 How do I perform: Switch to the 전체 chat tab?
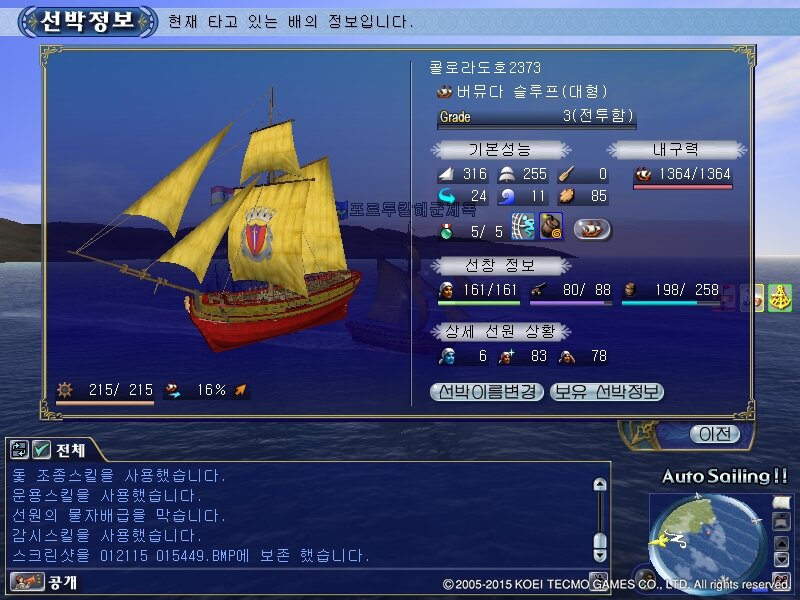[70, 449]
